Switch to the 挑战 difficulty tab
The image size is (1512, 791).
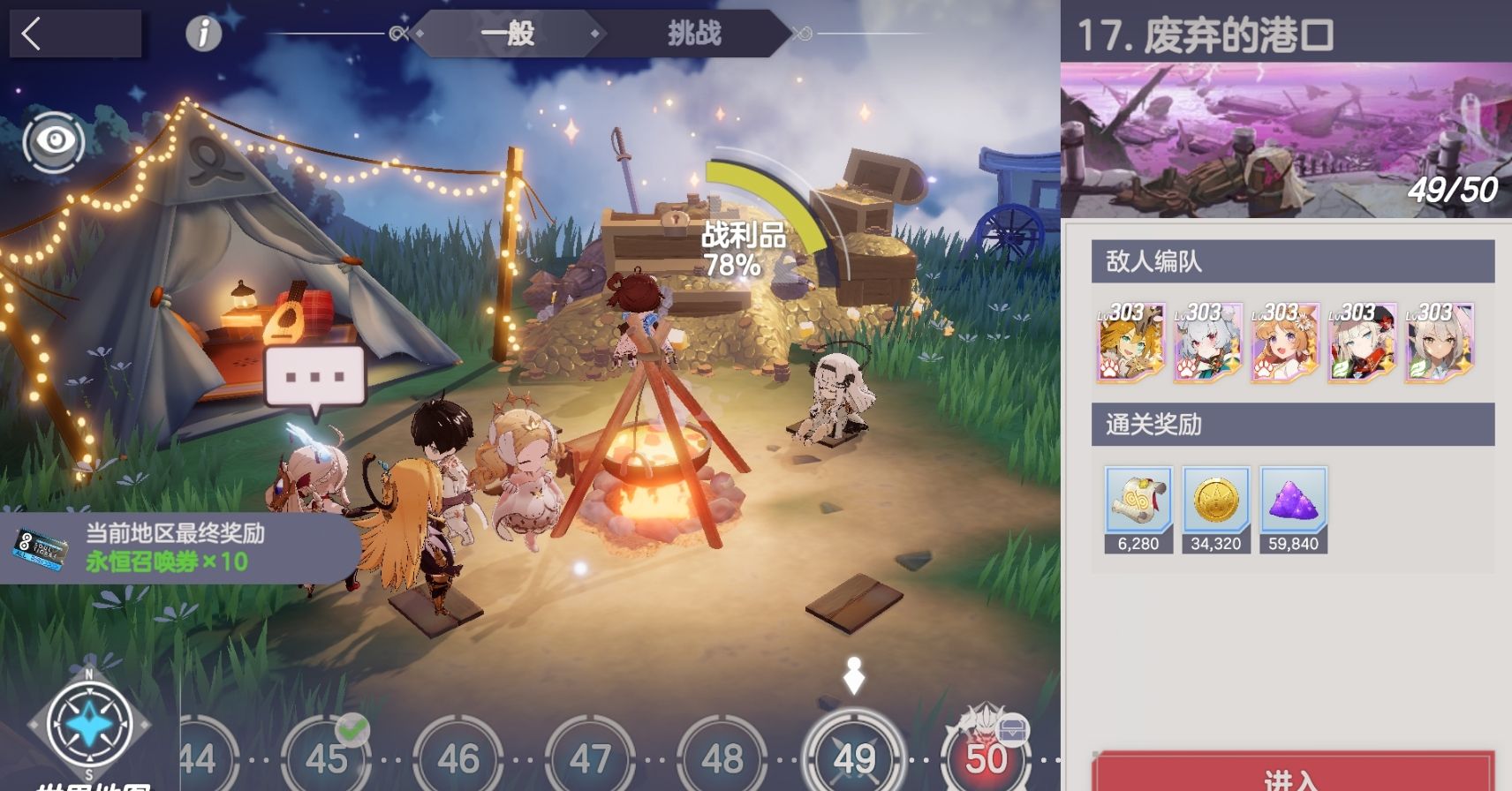coord(693,34)
